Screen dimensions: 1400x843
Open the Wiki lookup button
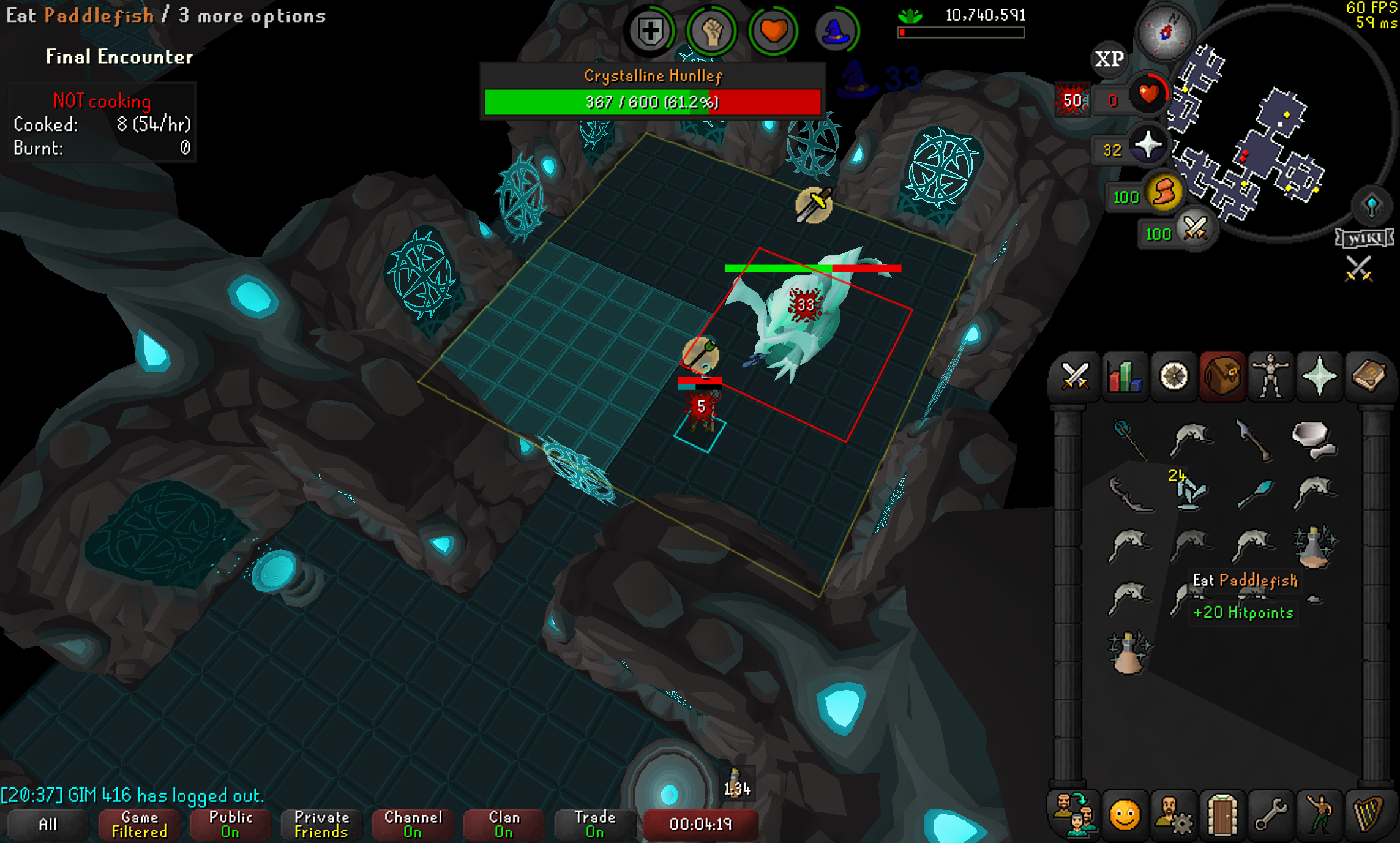(x=1364, y=238)
